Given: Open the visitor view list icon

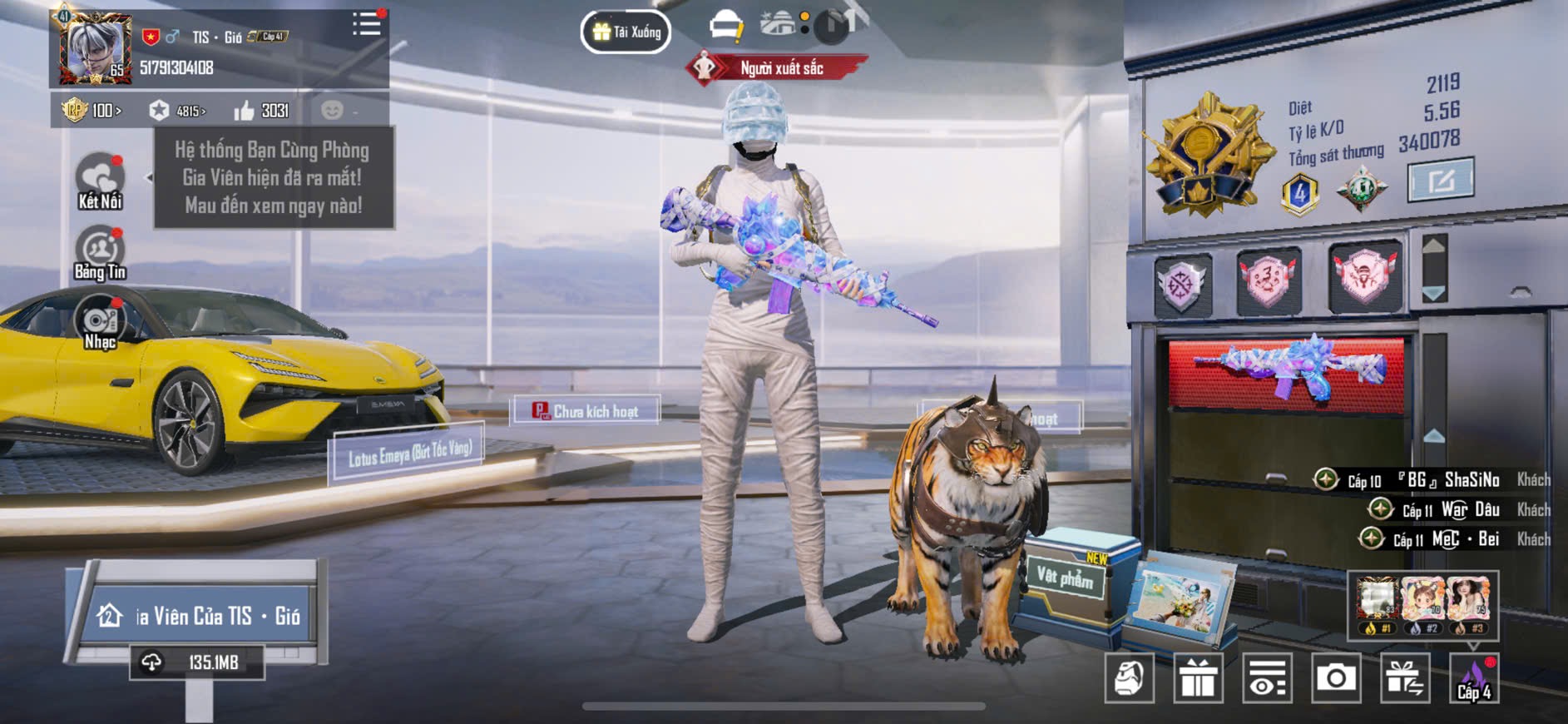Looking at the screenshot, I should [x=1267, y=678].
